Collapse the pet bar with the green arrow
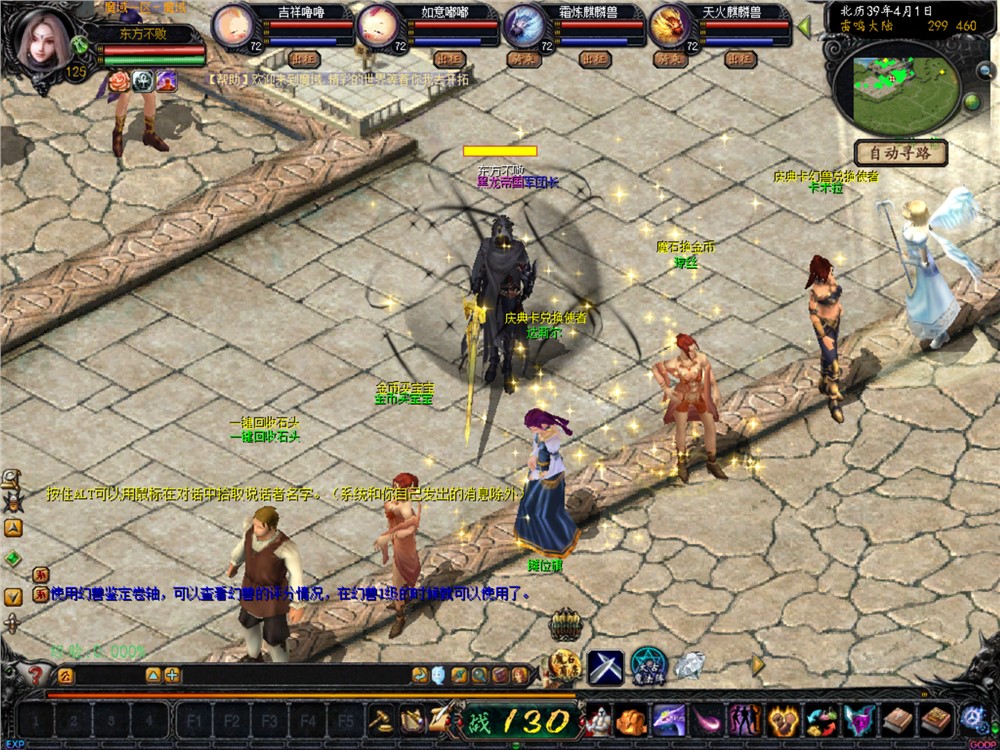Viewport: 1000px width, 750px height. (803, 26)
